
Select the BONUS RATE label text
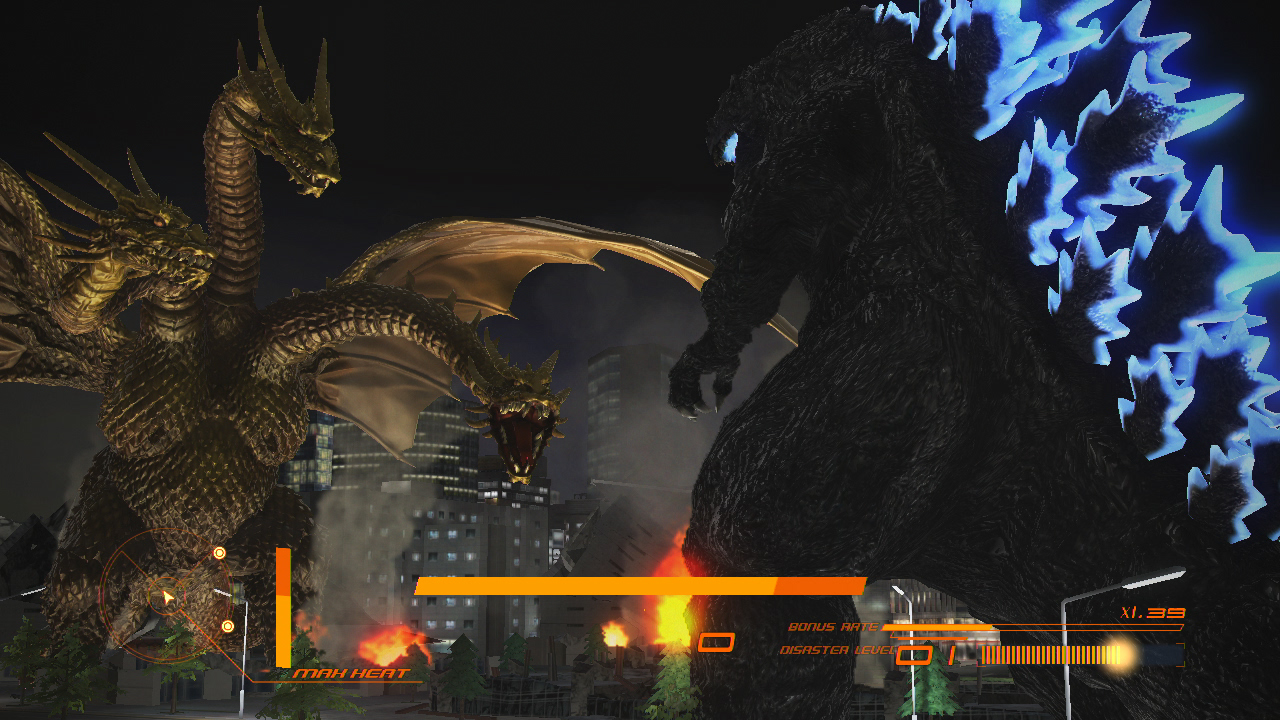pos(832,625)
